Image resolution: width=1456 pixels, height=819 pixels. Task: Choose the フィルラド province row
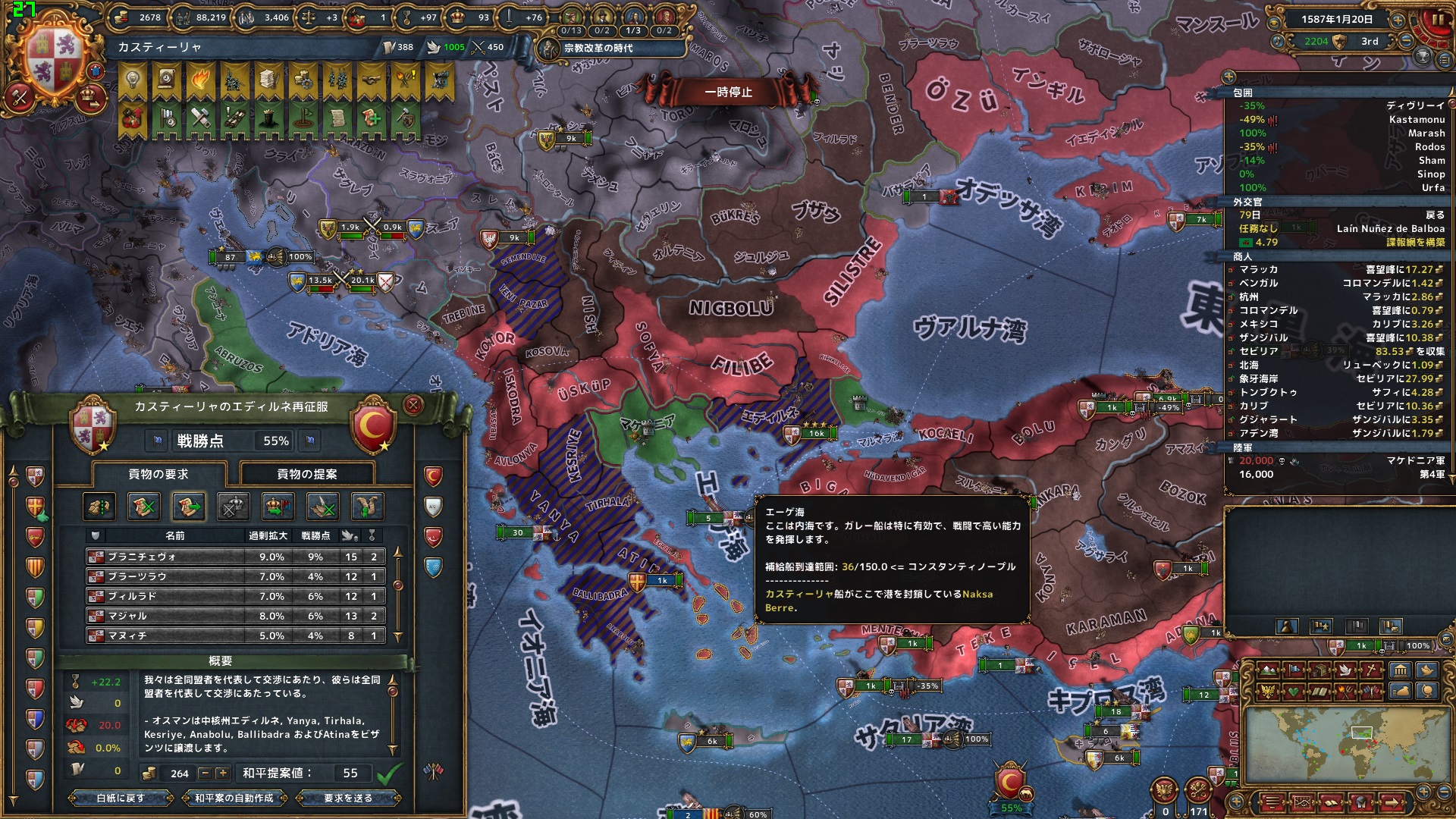click(235, 596)
